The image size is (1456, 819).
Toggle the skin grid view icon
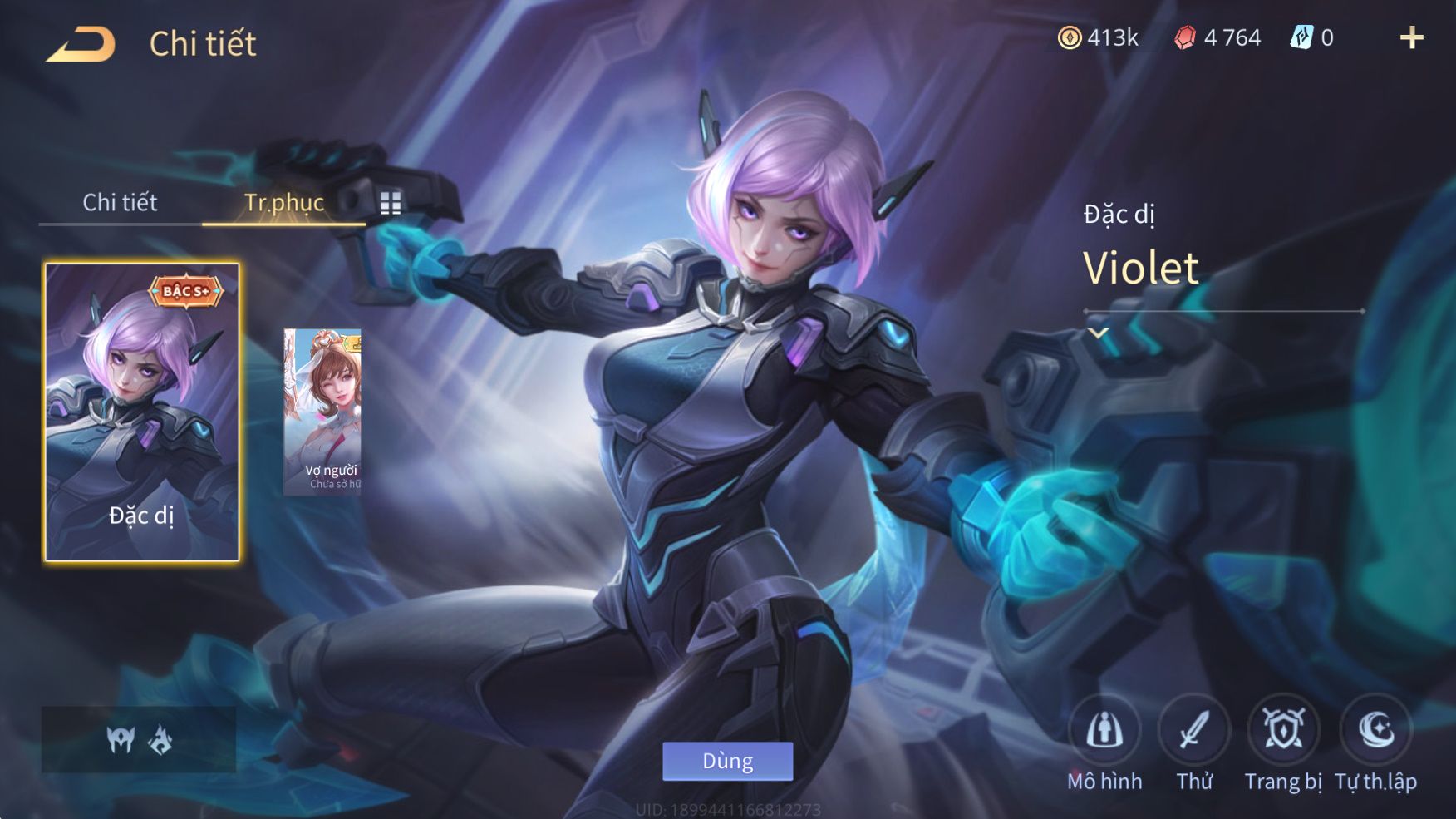(x=391, y=203)
